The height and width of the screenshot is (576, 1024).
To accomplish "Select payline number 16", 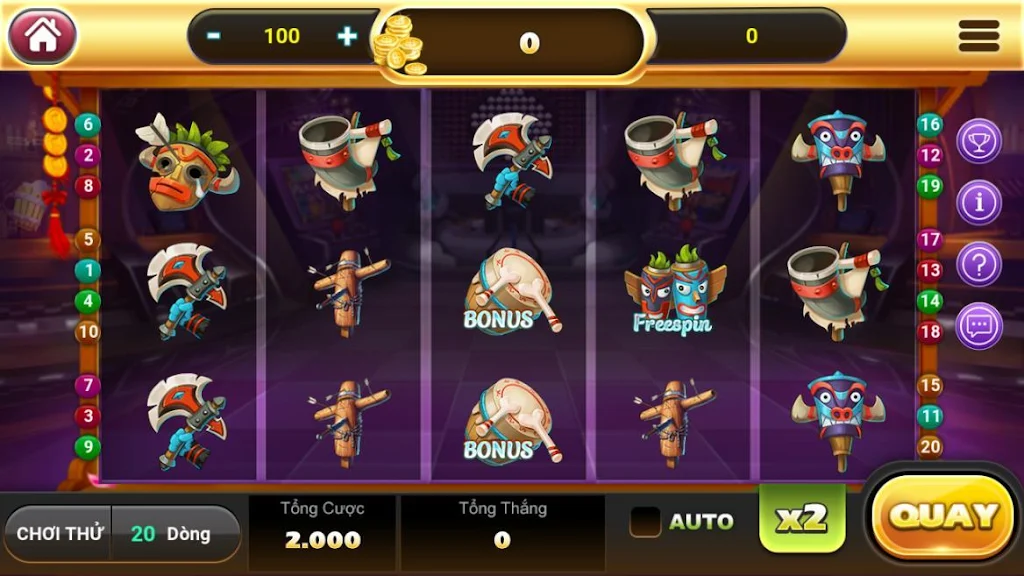I will (930, 125).
